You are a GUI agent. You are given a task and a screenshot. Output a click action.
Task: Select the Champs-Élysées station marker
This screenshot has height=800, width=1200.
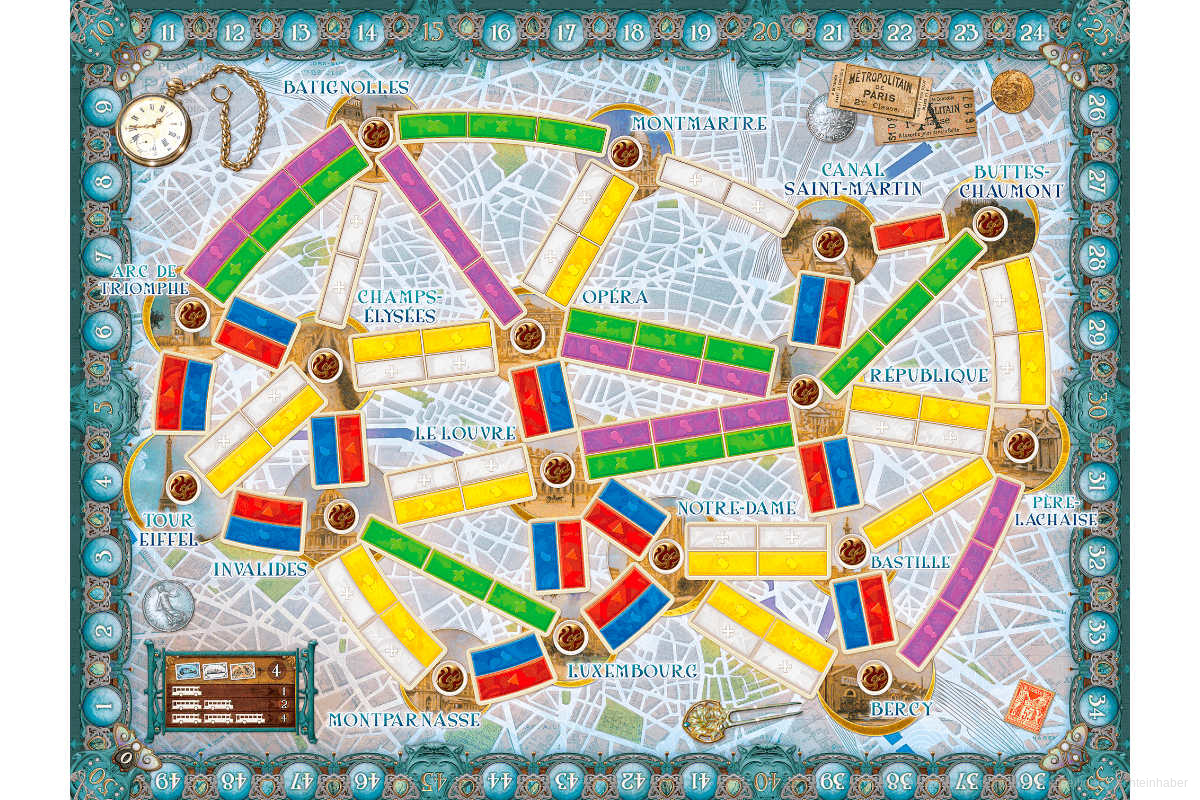[x=325, y=365]
